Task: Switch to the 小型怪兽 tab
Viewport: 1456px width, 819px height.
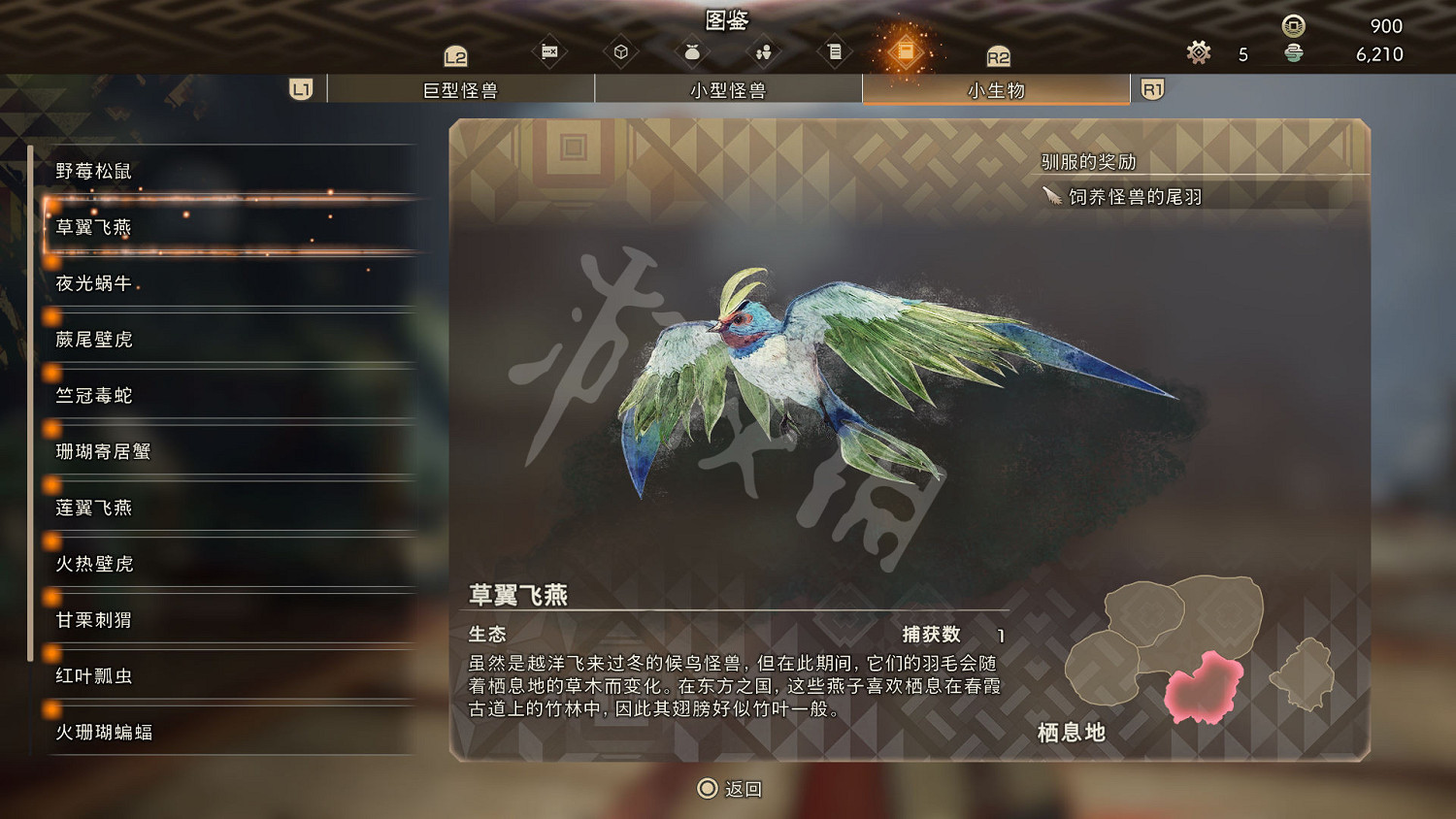Action: click(x=728, y=88)
